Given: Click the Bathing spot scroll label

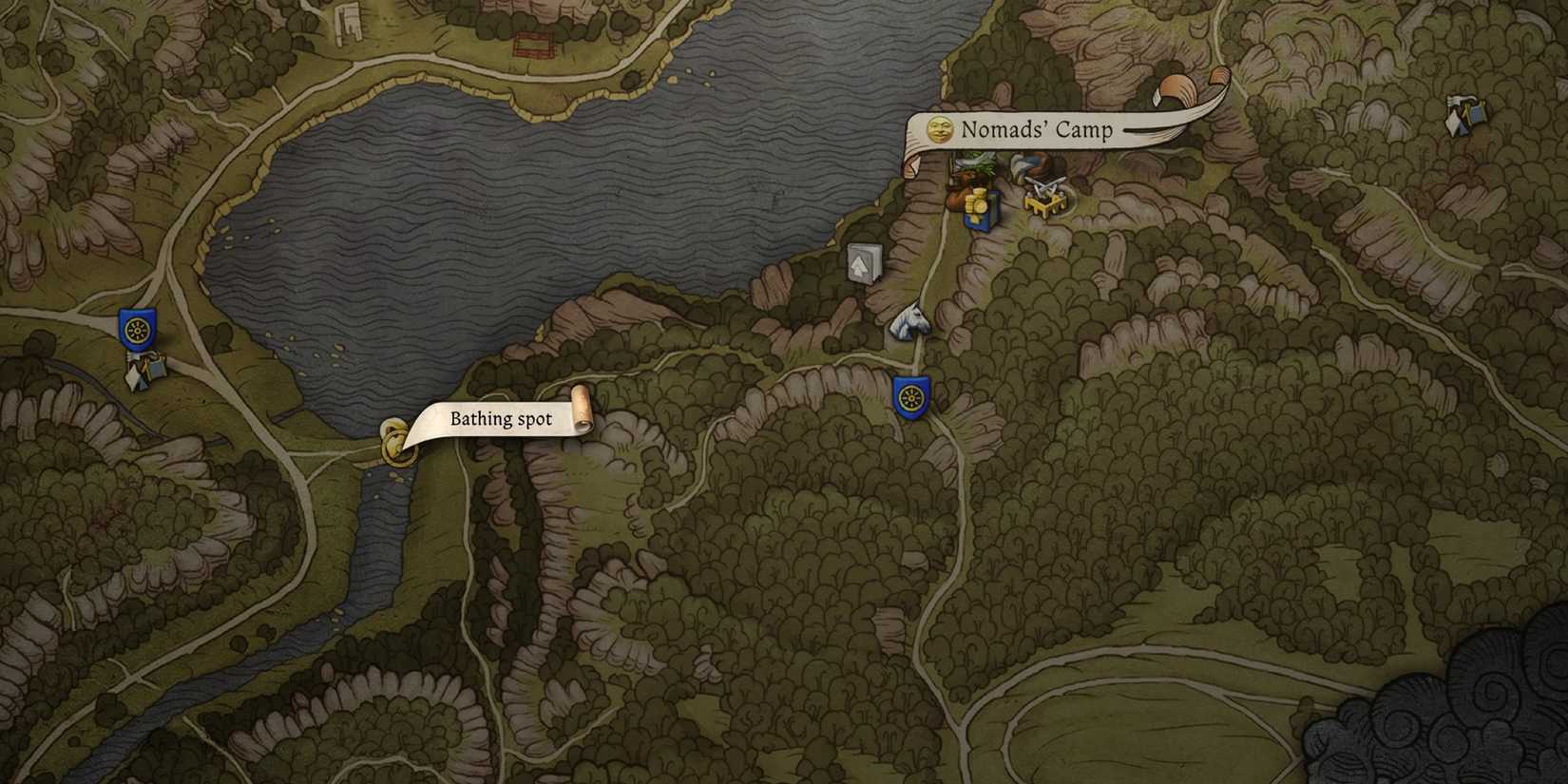Looking at the screenshot, I should [501, 419].
